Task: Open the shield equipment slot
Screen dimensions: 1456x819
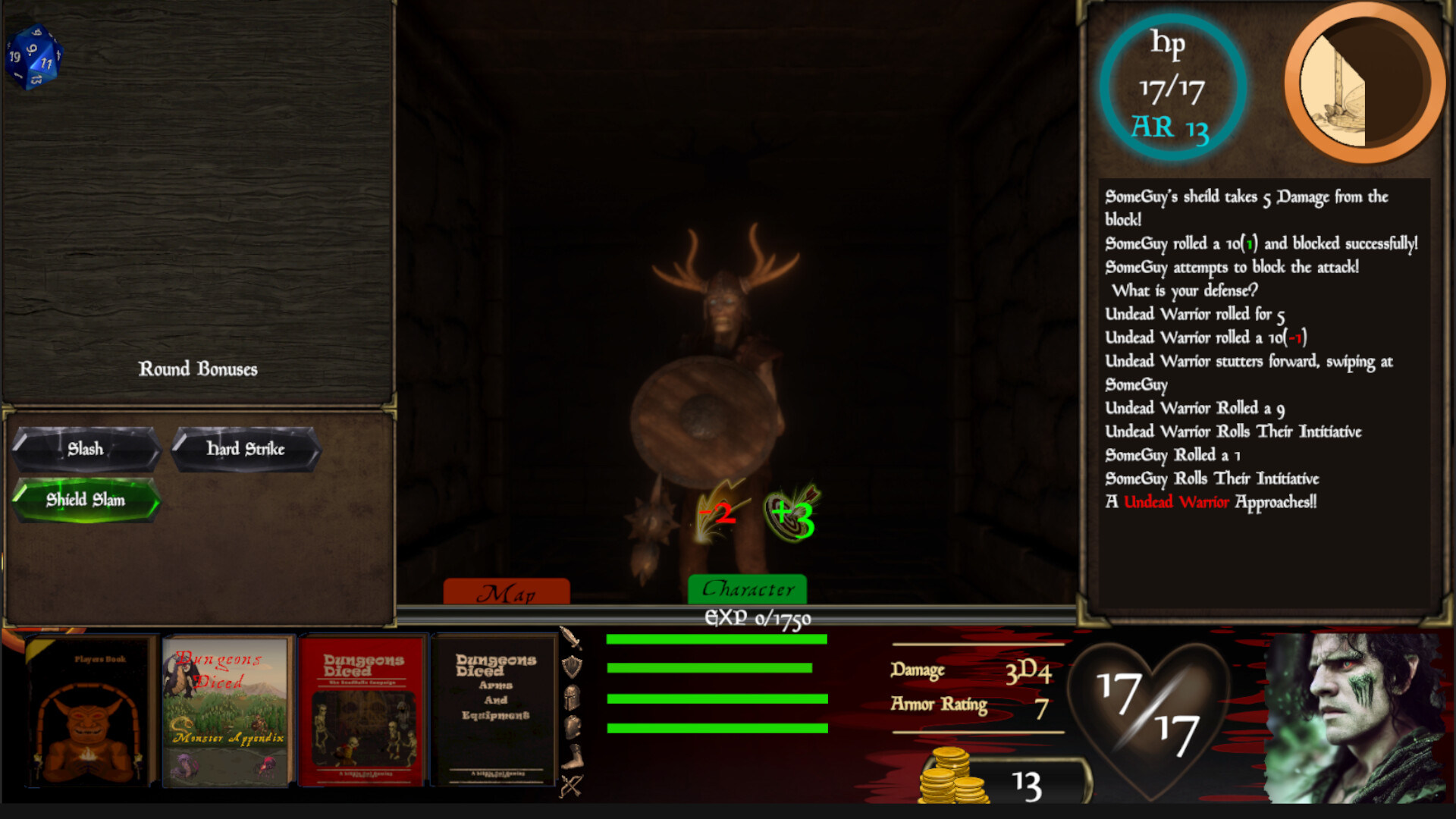Action: (x=572, y=666)
